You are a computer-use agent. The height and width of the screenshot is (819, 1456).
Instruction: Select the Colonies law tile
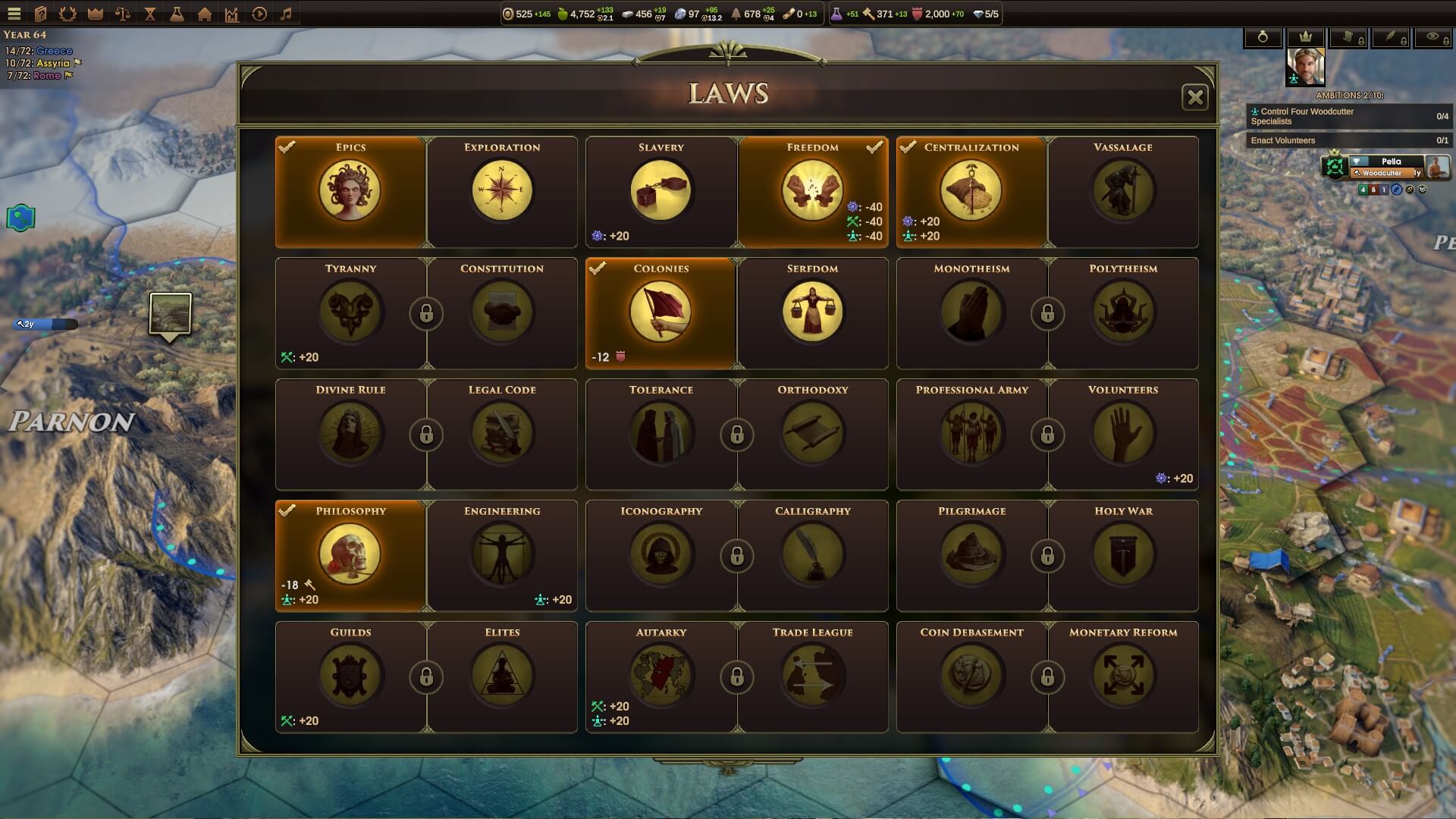pos(661,312)
